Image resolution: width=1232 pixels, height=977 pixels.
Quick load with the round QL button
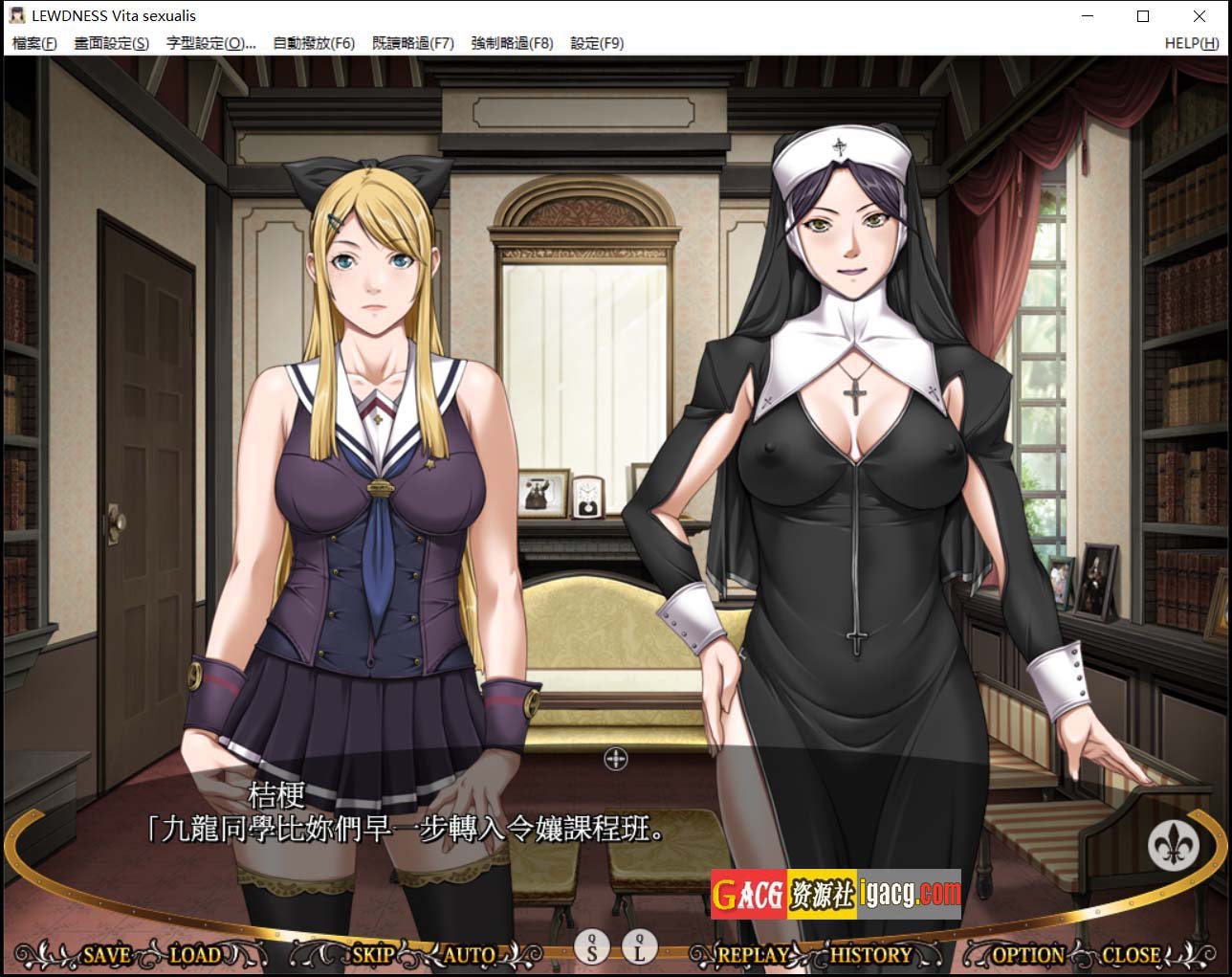(x=640, y=947)
